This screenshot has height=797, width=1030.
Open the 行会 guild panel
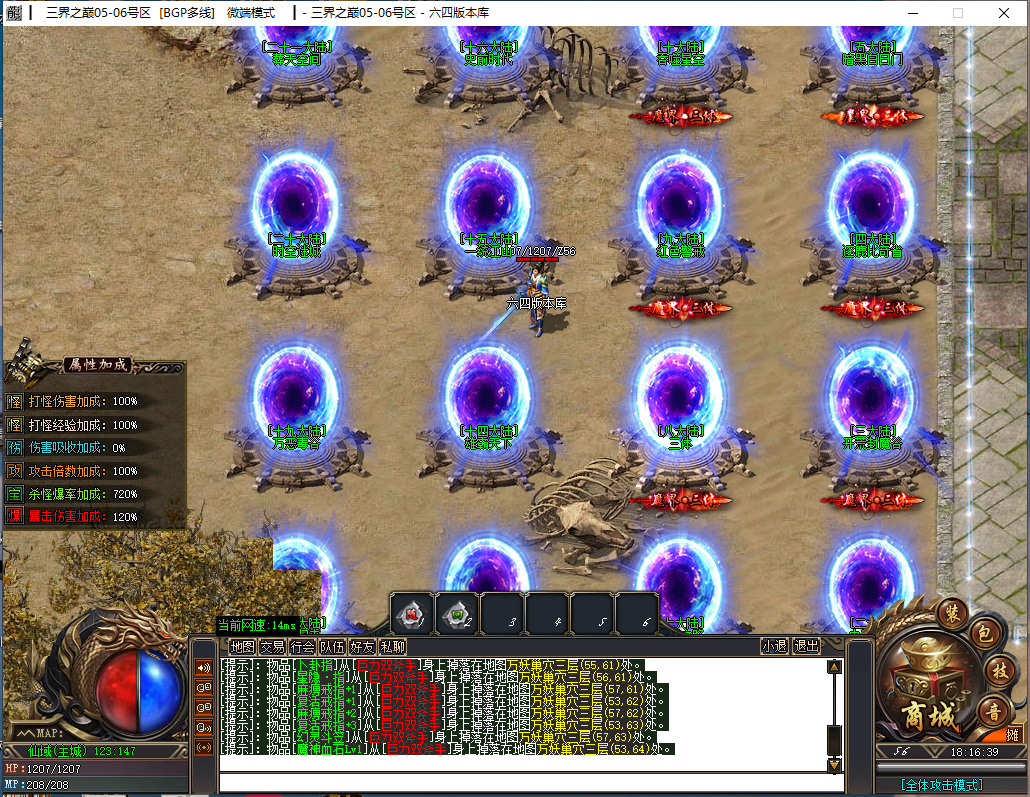pyautogui.click(x=302, y=647)
